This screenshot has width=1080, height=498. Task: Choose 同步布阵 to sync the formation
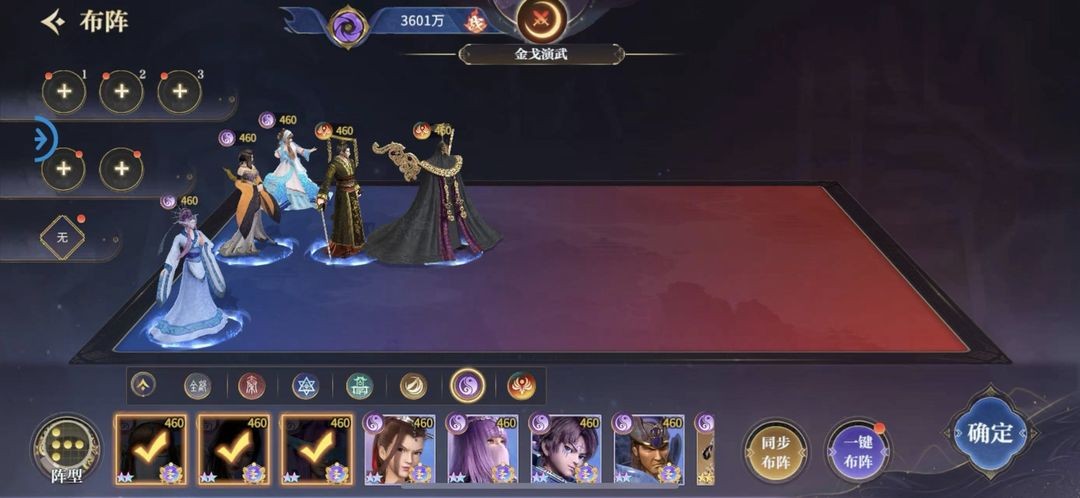[x=775, y=451]
